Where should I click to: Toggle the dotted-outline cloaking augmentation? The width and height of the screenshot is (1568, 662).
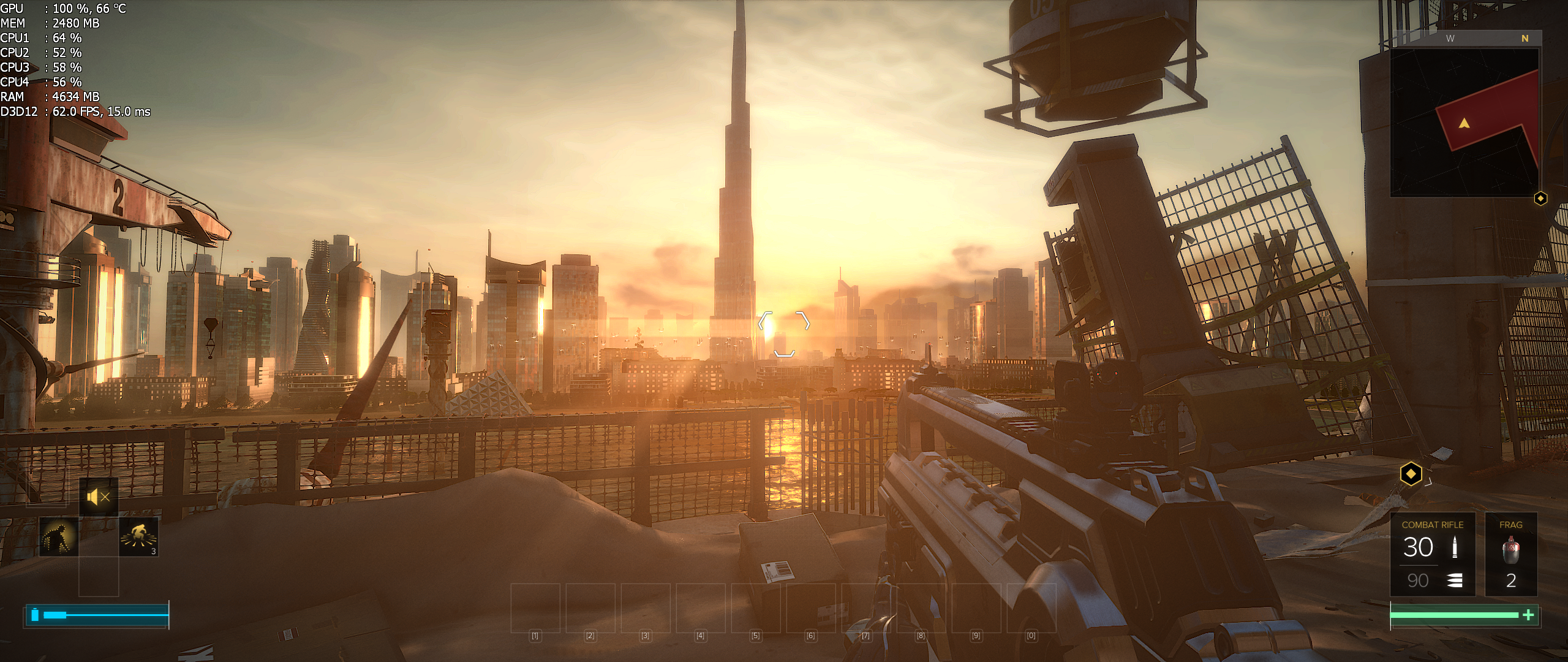(x=59, y=536)
